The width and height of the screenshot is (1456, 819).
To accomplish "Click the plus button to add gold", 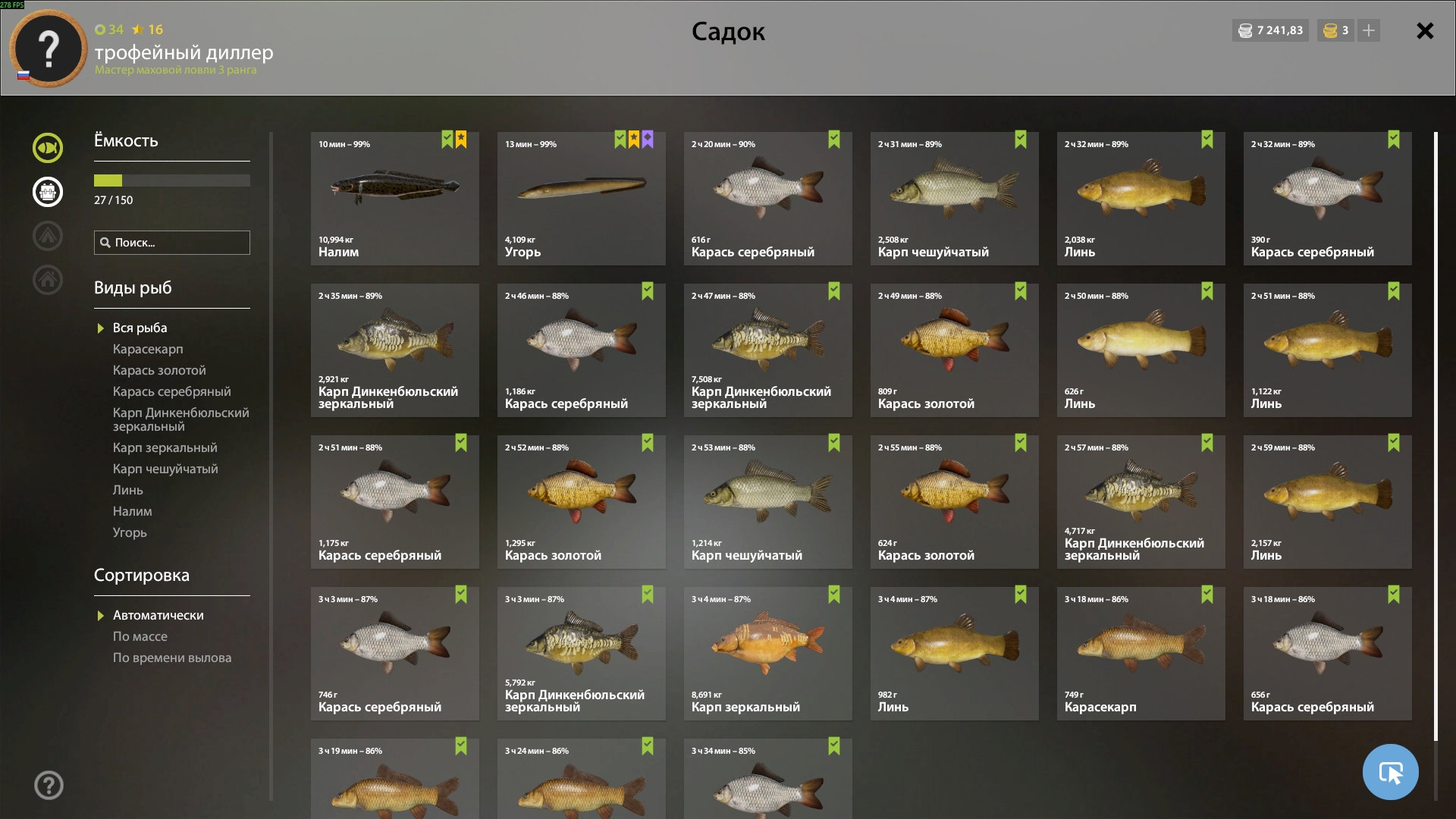I will pyautogui.click(x=1369, y=30).
